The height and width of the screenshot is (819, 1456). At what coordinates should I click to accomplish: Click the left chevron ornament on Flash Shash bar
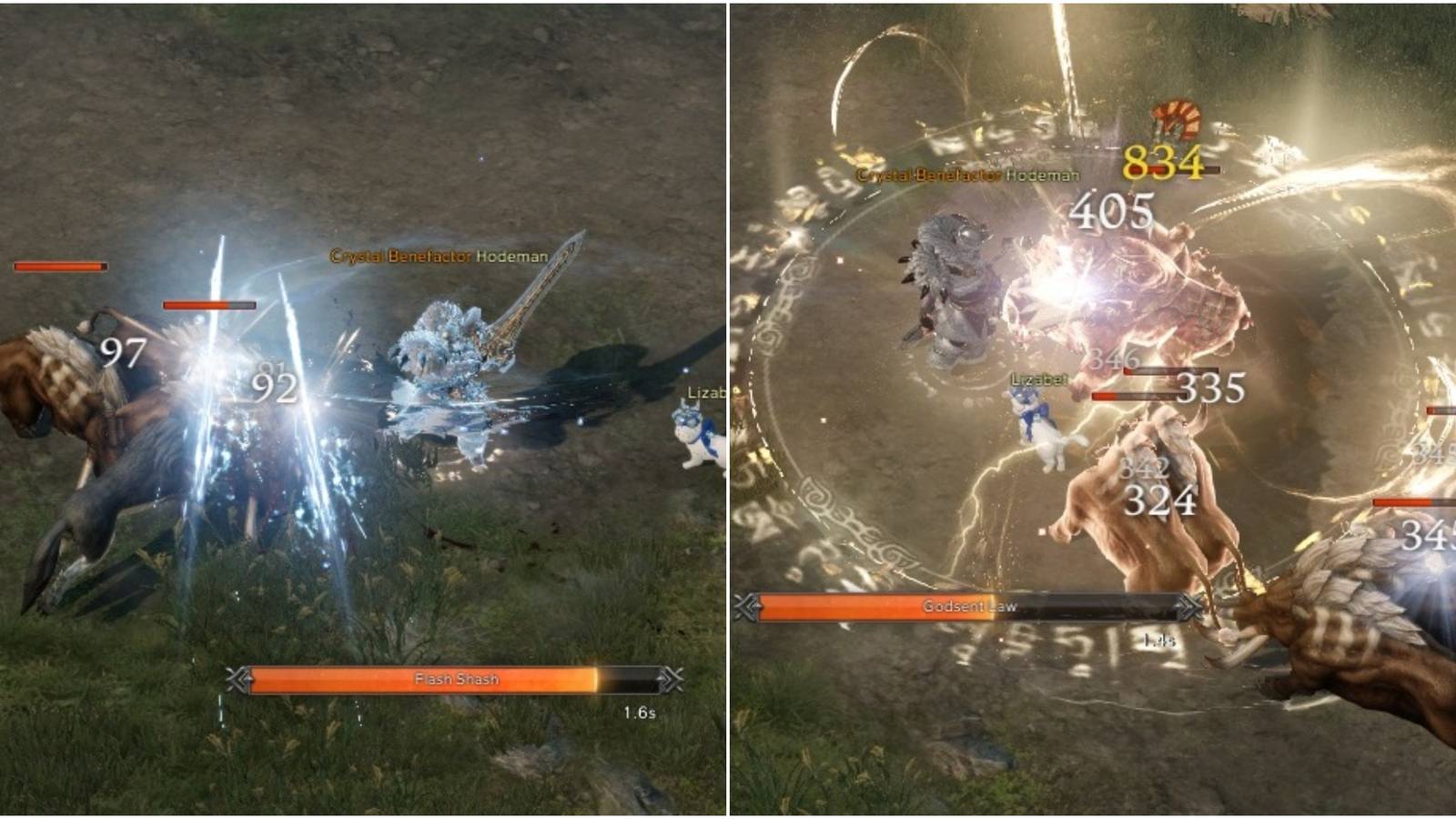238,678
